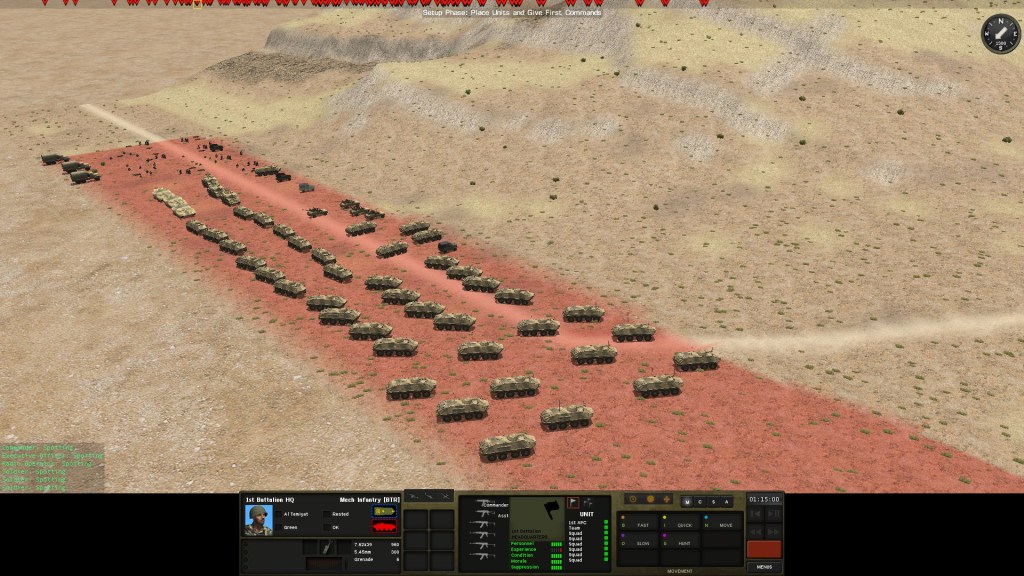Click the highlighted small flag icon

[x=574, y=503]
